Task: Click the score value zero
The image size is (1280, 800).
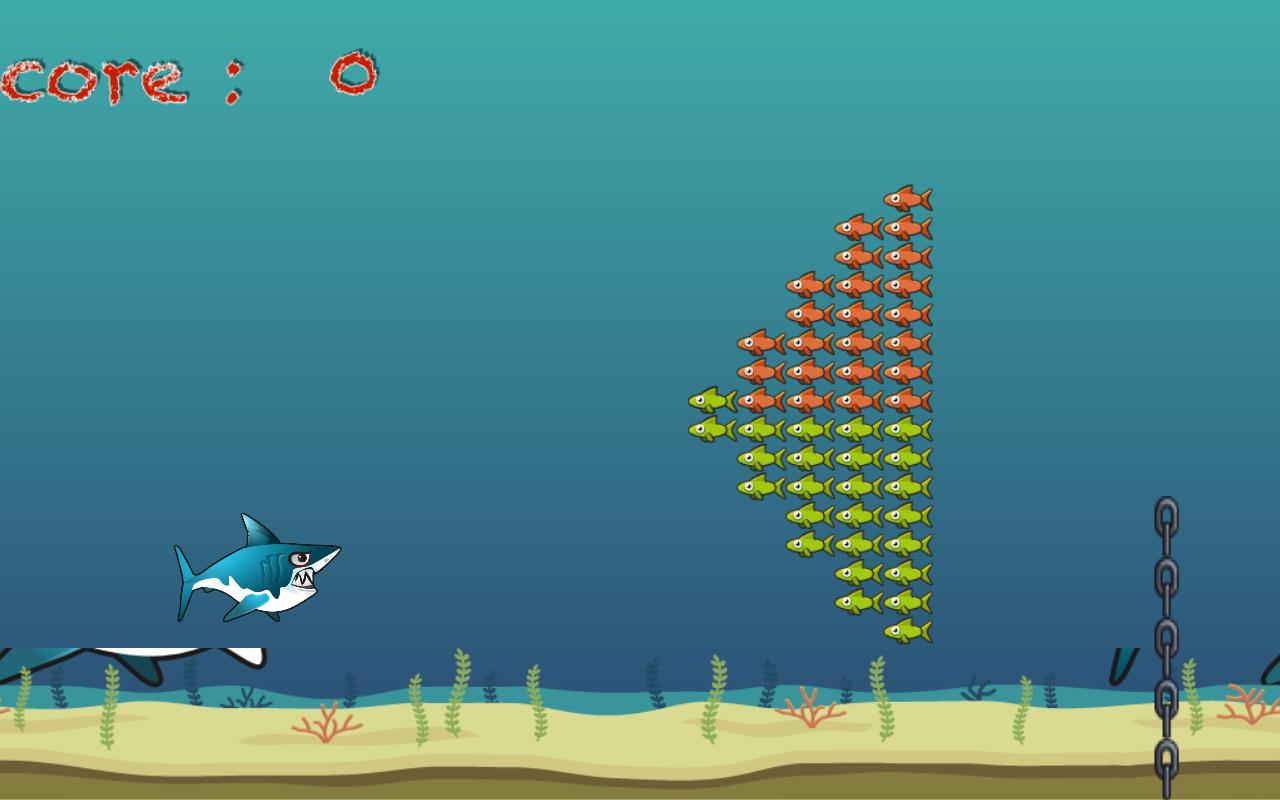Action: (350, 70)
